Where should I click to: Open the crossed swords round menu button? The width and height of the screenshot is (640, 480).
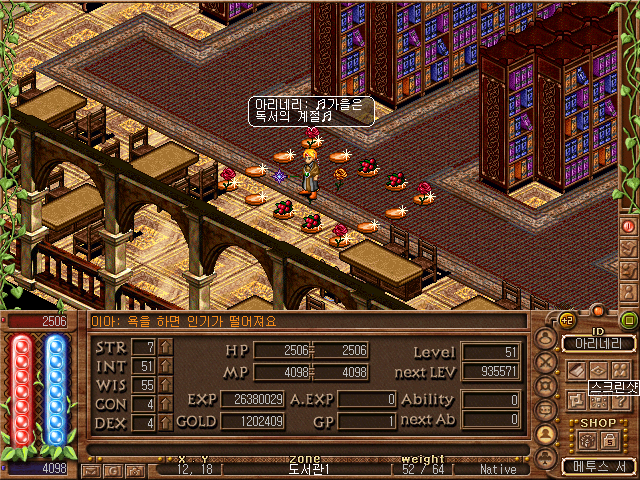pos(546,361)
